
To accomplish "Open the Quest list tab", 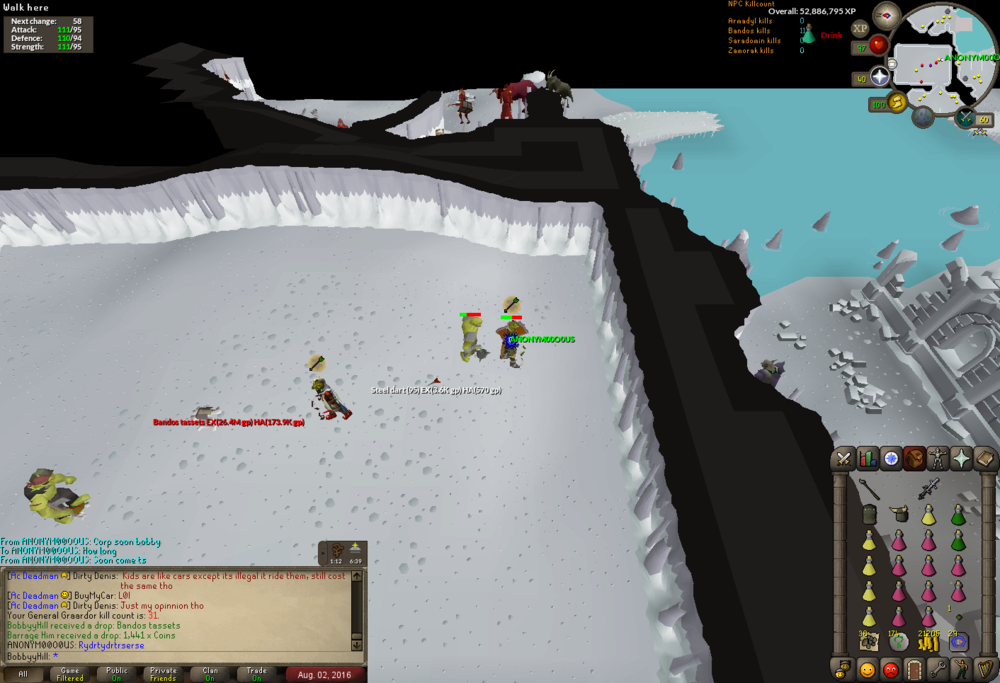I will (891, 458).
